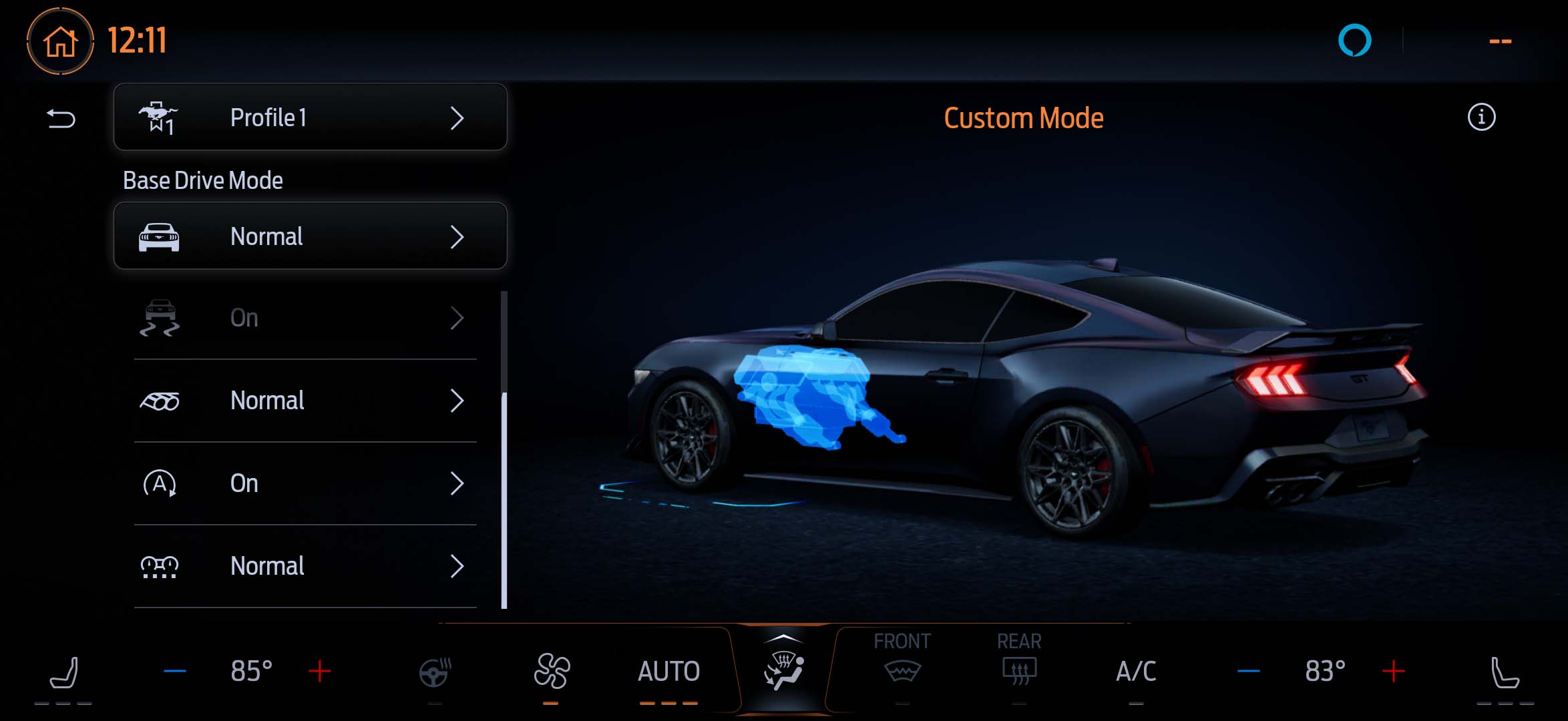The width and height of the screenshot is (1568, 721).
Task: Go to the home screen
Action: (x=60, y=41)
